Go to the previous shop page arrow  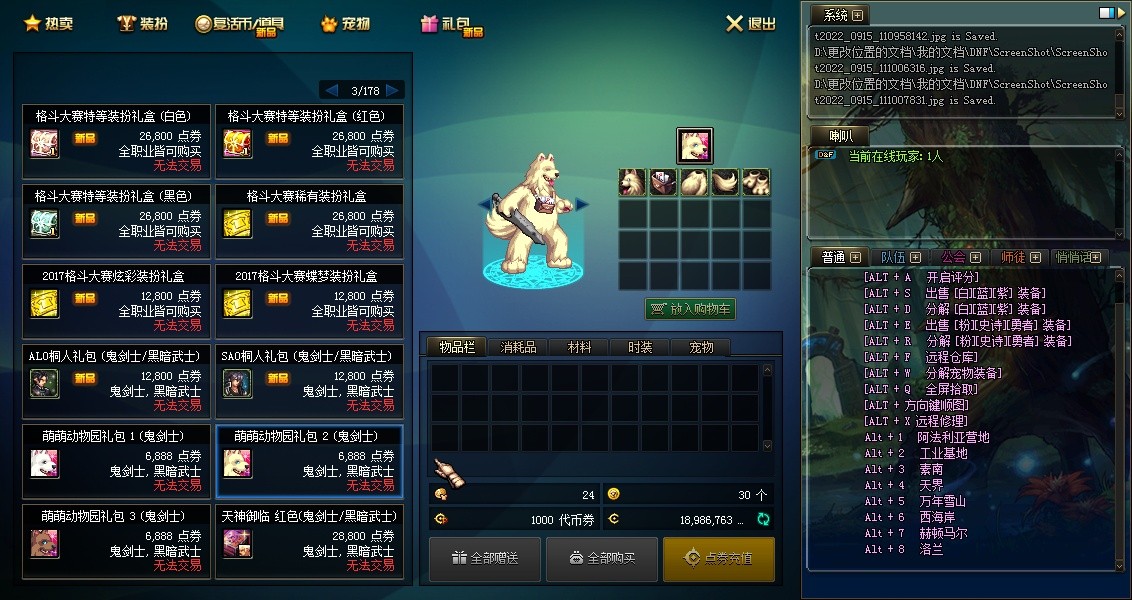click(330, 90)
